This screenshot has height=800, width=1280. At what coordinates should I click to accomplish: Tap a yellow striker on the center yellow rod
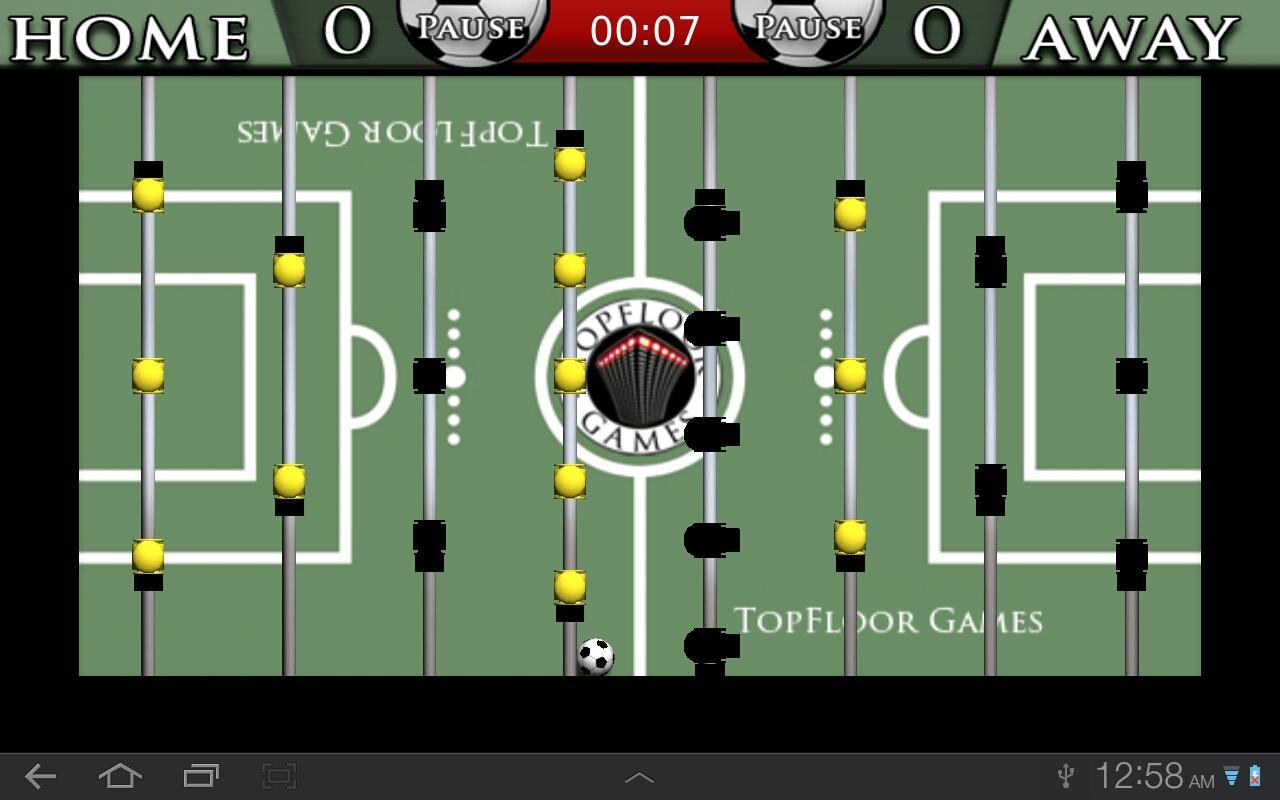pyautogui.click(x=570, y=375)
